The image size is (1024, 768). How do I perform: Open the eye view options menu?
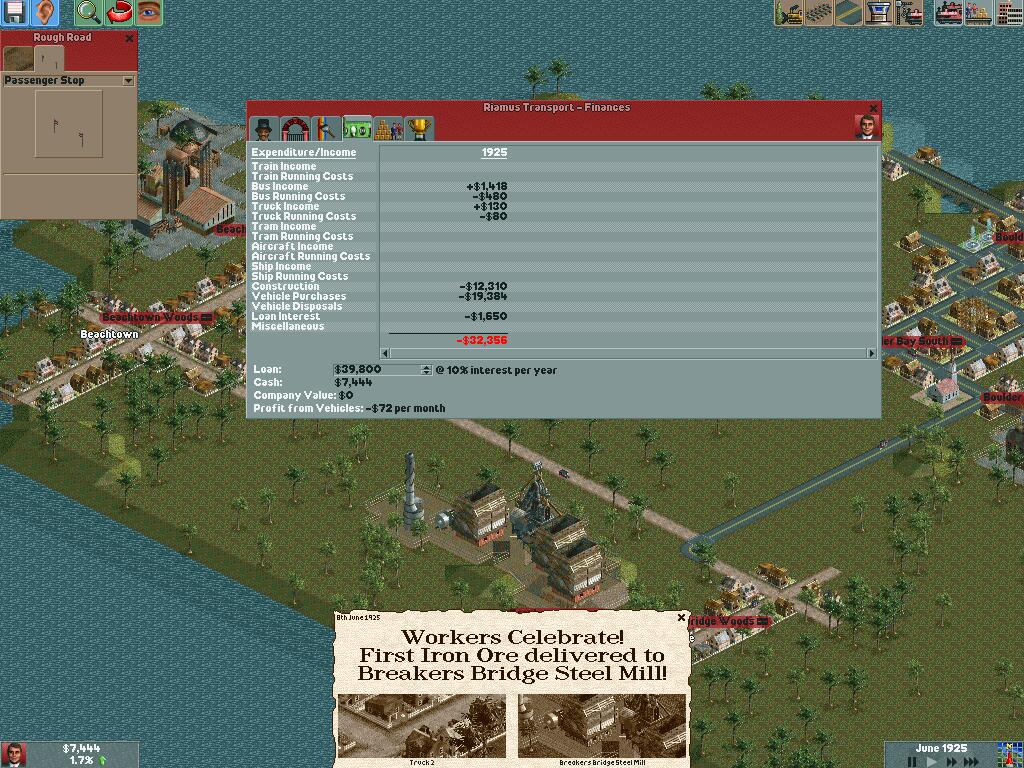tap(149, 12)
